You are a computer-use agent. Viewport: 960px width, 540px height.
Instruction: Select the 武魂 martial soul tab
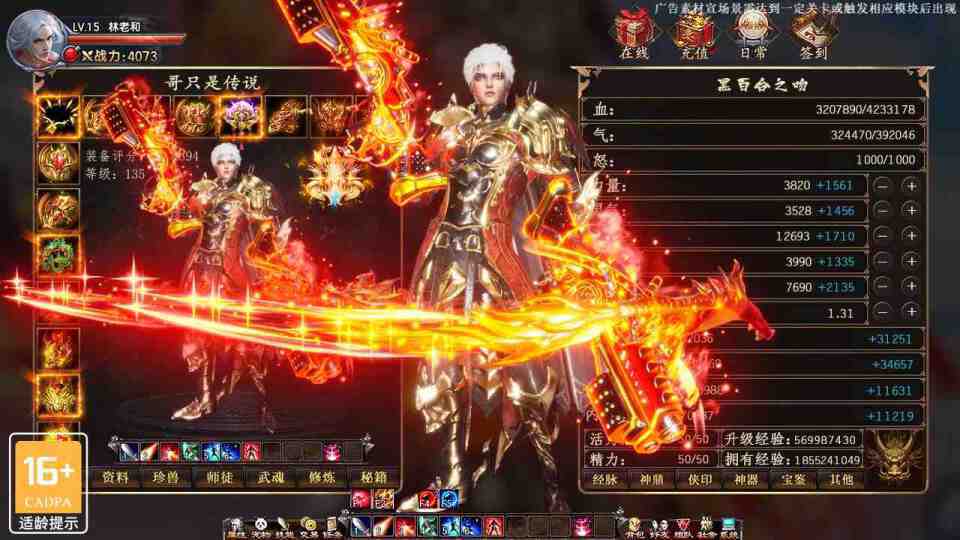click(x=272, y=478)
